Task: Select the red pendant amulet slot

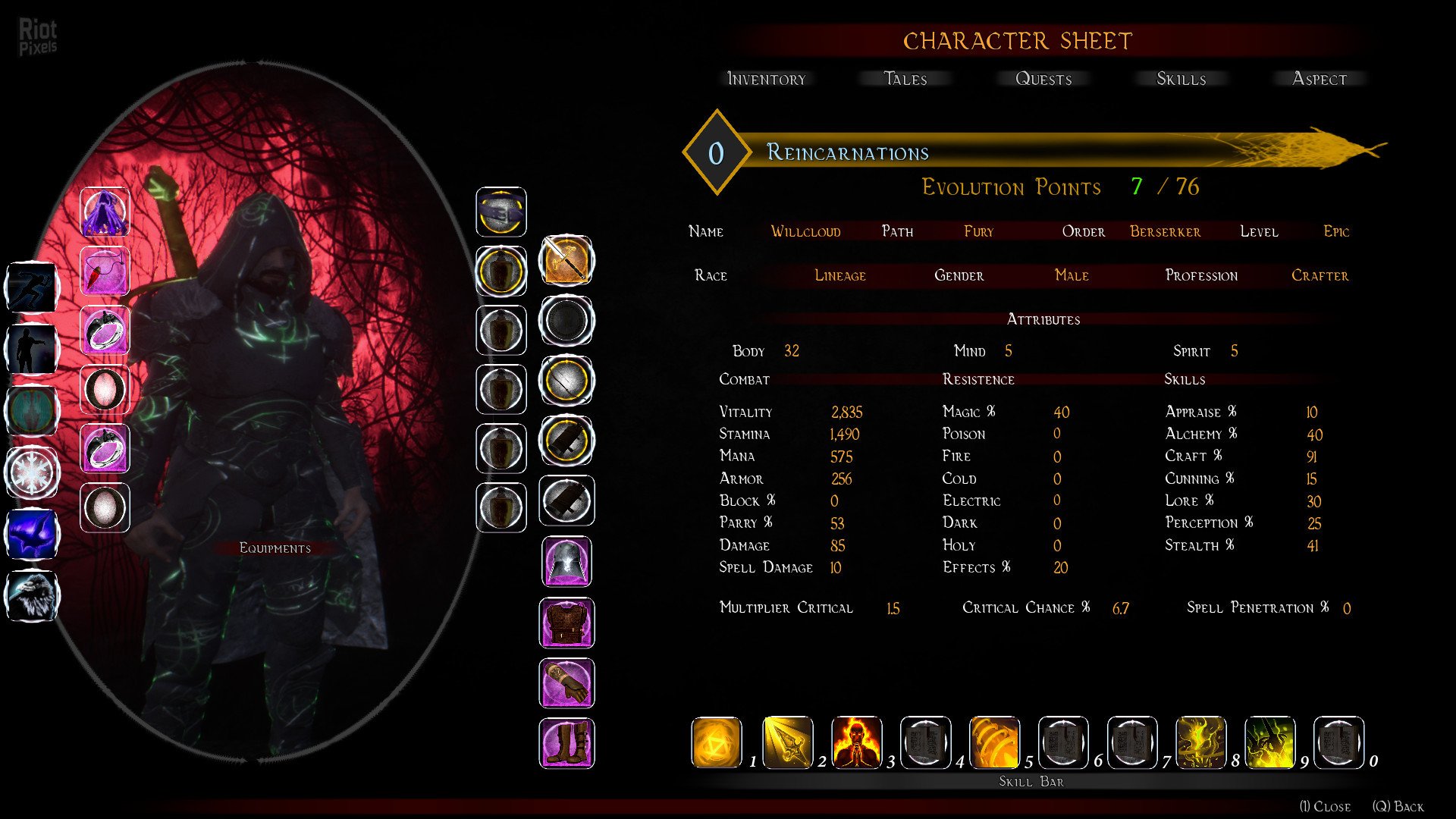Action: click(x=105, y=271)
